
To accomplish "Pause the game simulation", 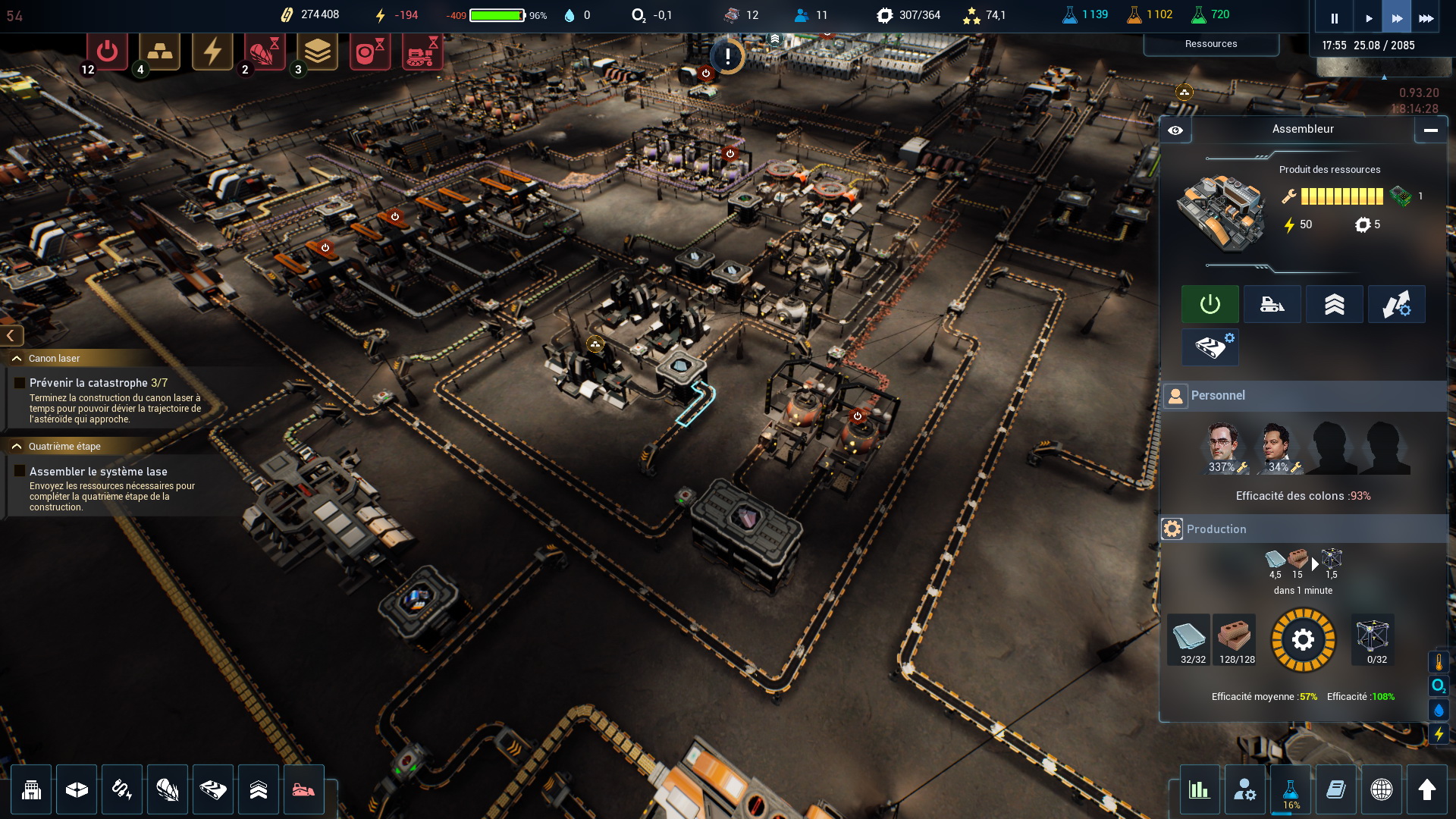I will tap(1334, 18).
